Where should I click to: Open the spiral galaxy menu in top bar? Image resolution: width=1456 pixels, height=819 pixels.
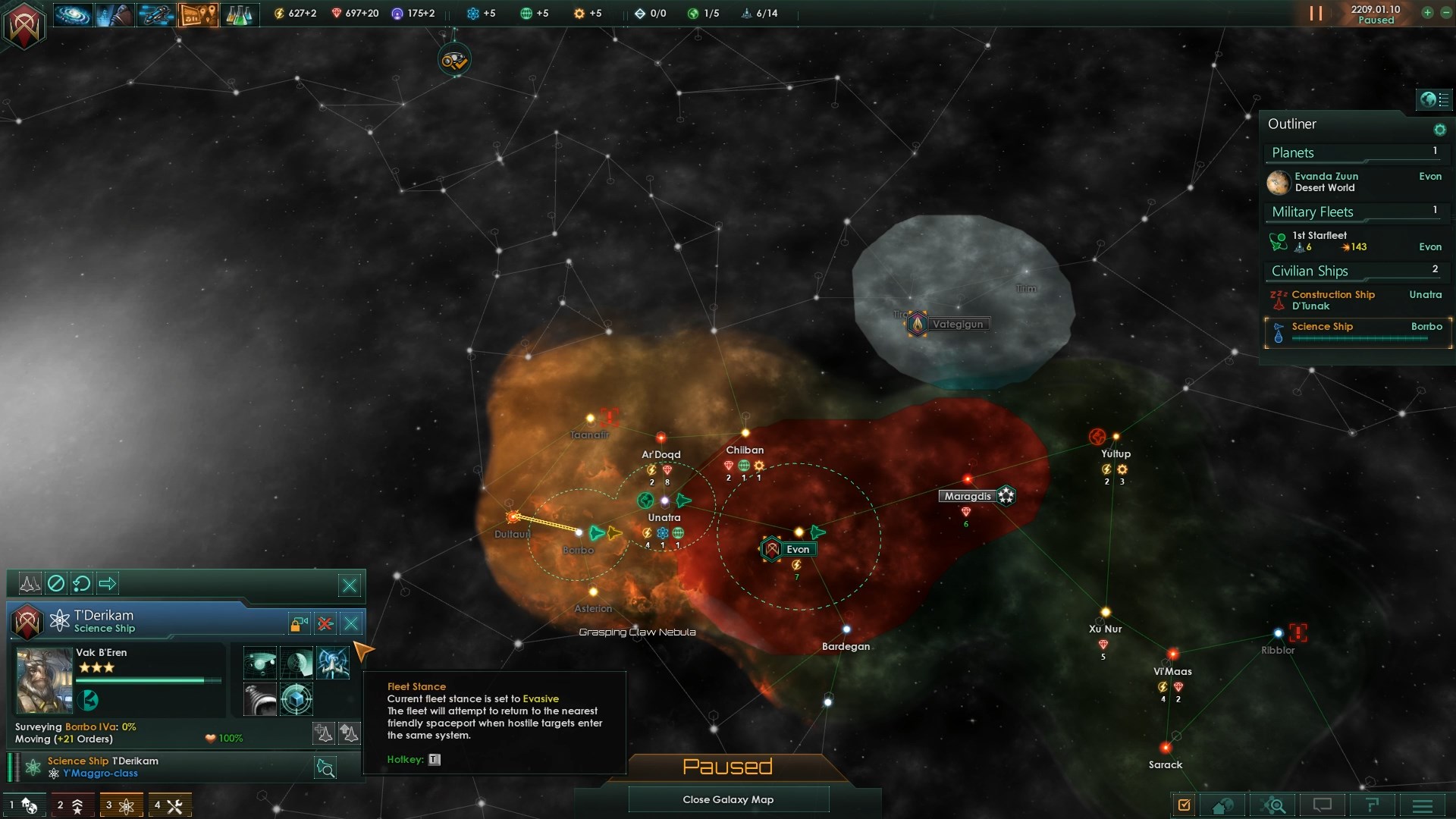73,14
